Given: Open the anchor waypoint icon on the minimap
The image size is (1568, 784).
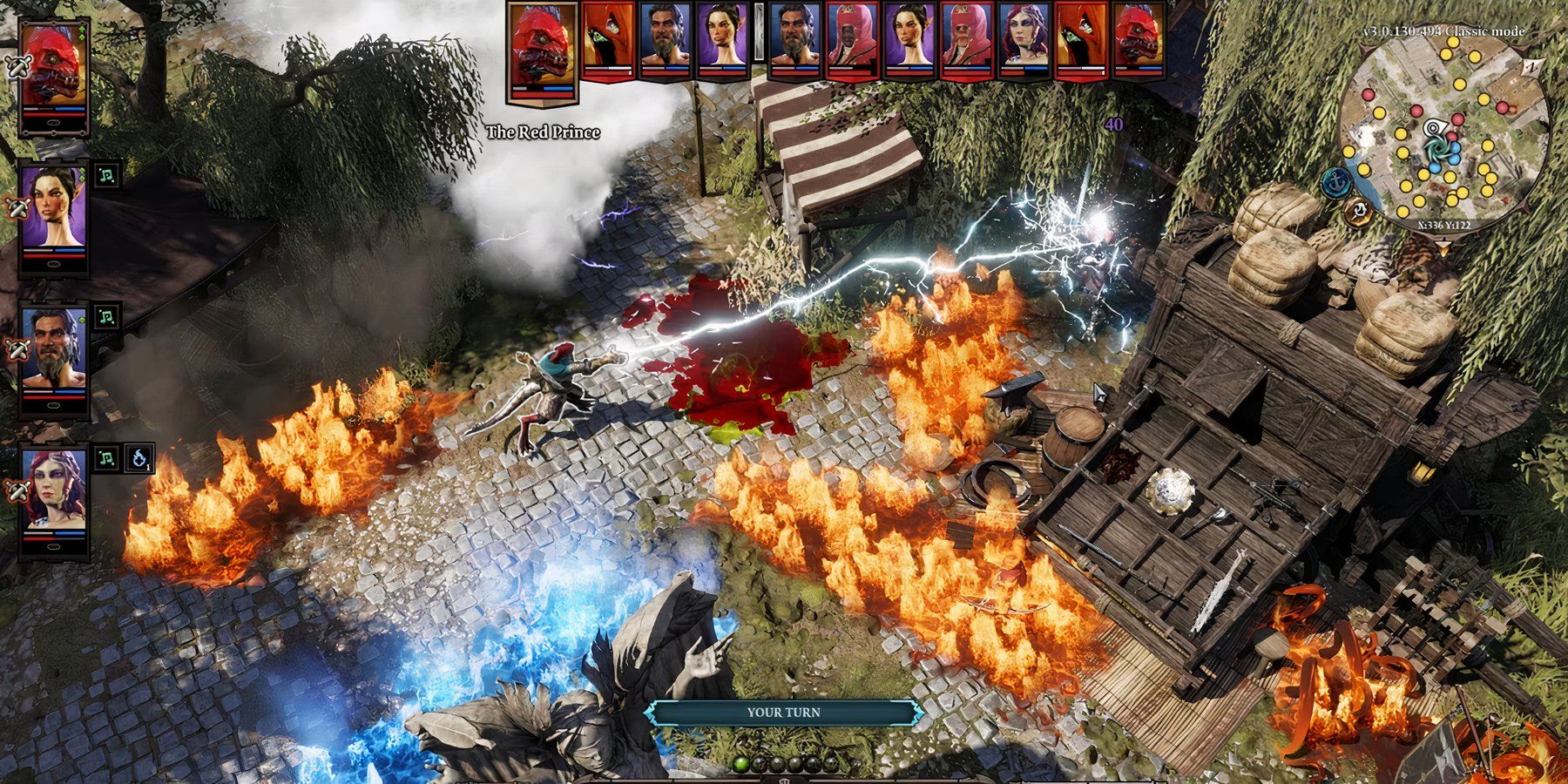Looking at the screenshot, I should (1336, 183).
